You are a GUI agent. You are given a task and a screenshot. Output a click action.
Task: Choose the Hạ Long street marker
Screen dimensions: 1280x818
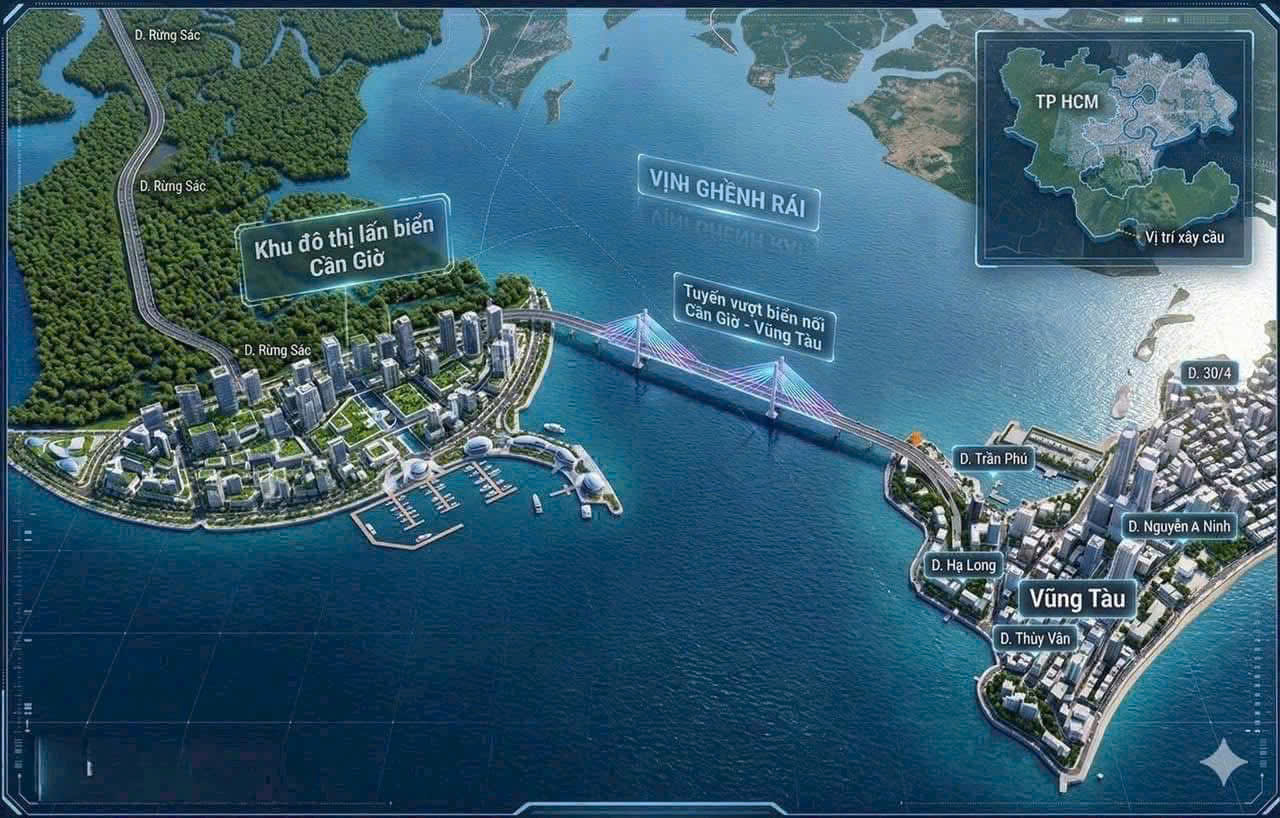pos(962,565)
